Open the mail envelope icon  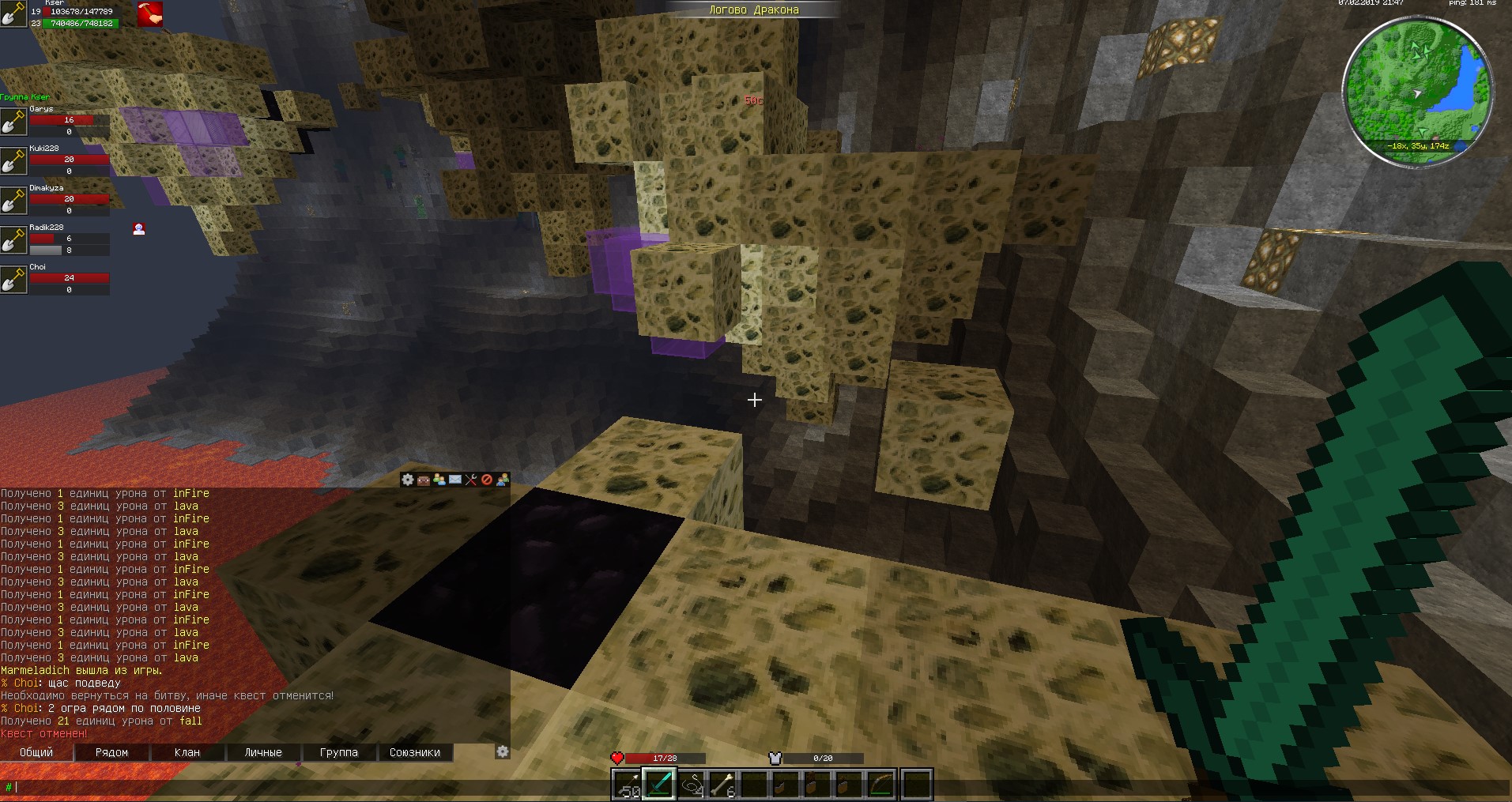455,480
